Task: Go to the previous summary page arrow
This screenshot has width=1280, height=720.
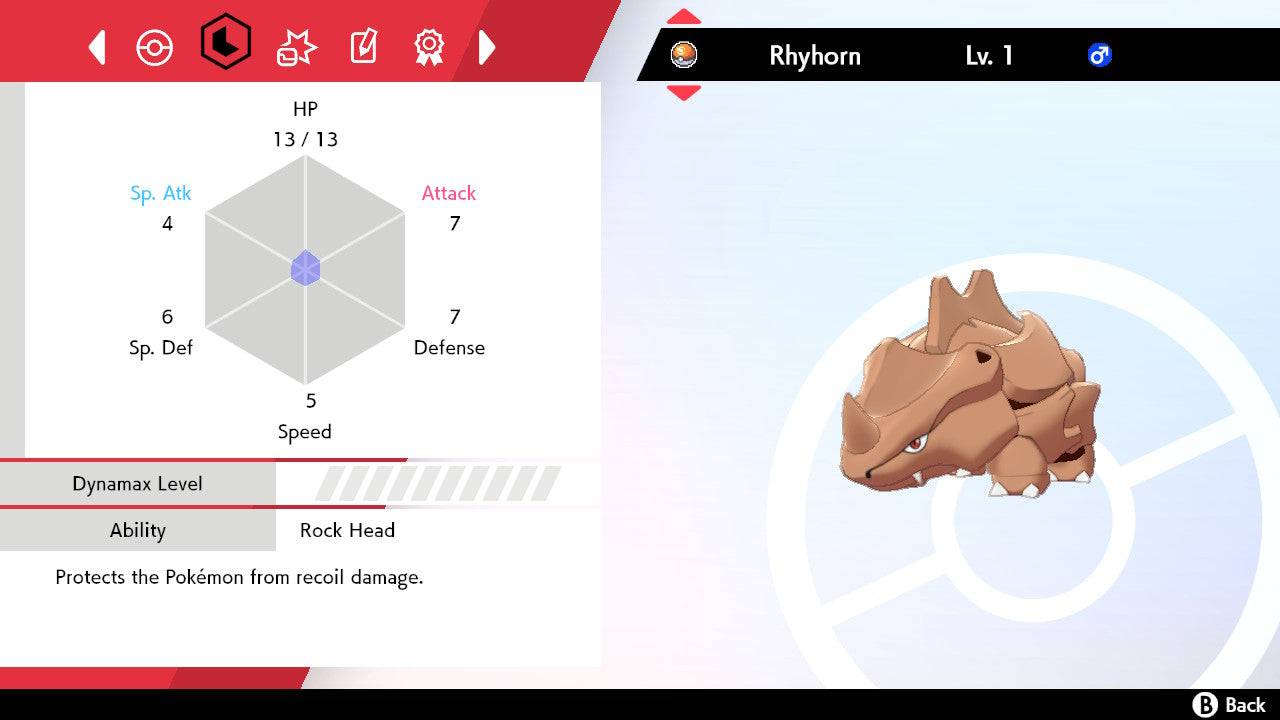Action: pyautogui.click(x=97, y=47)
